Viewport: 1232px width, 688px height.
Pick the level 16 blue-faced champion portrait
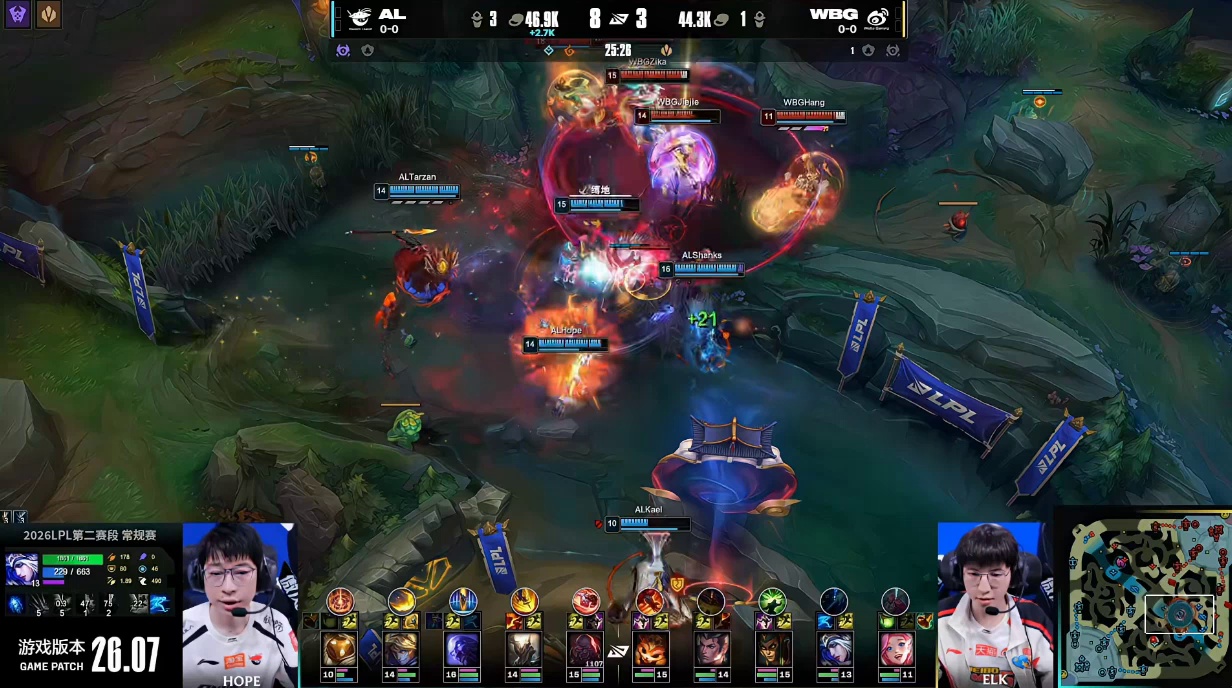tap(463, 649)
